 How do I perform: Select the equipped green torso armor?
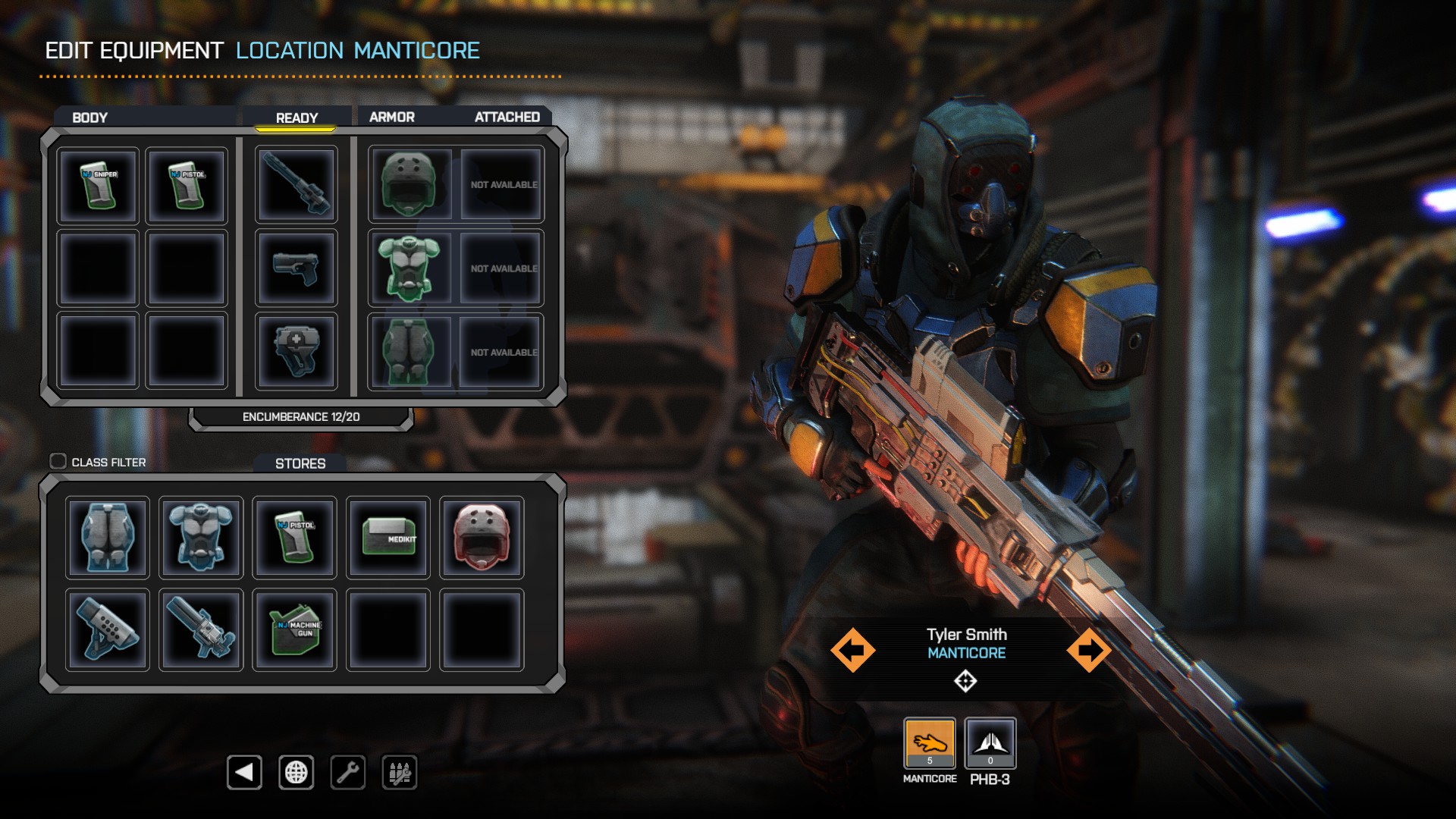click(x=409, y=268)
